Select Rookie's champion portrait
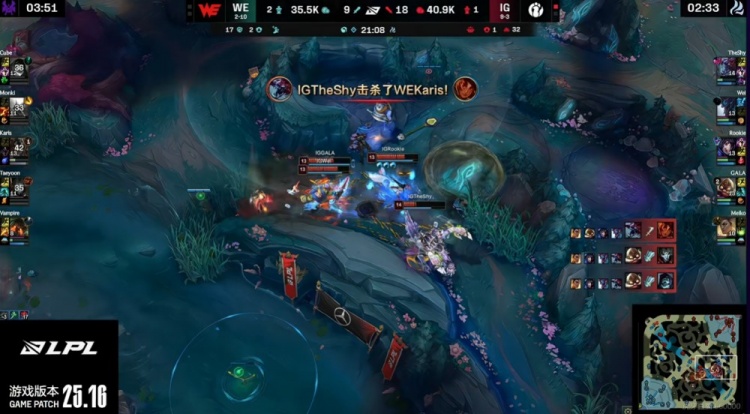Image resolution: width=750 pixels, height=414 pixels. point(727,148)
